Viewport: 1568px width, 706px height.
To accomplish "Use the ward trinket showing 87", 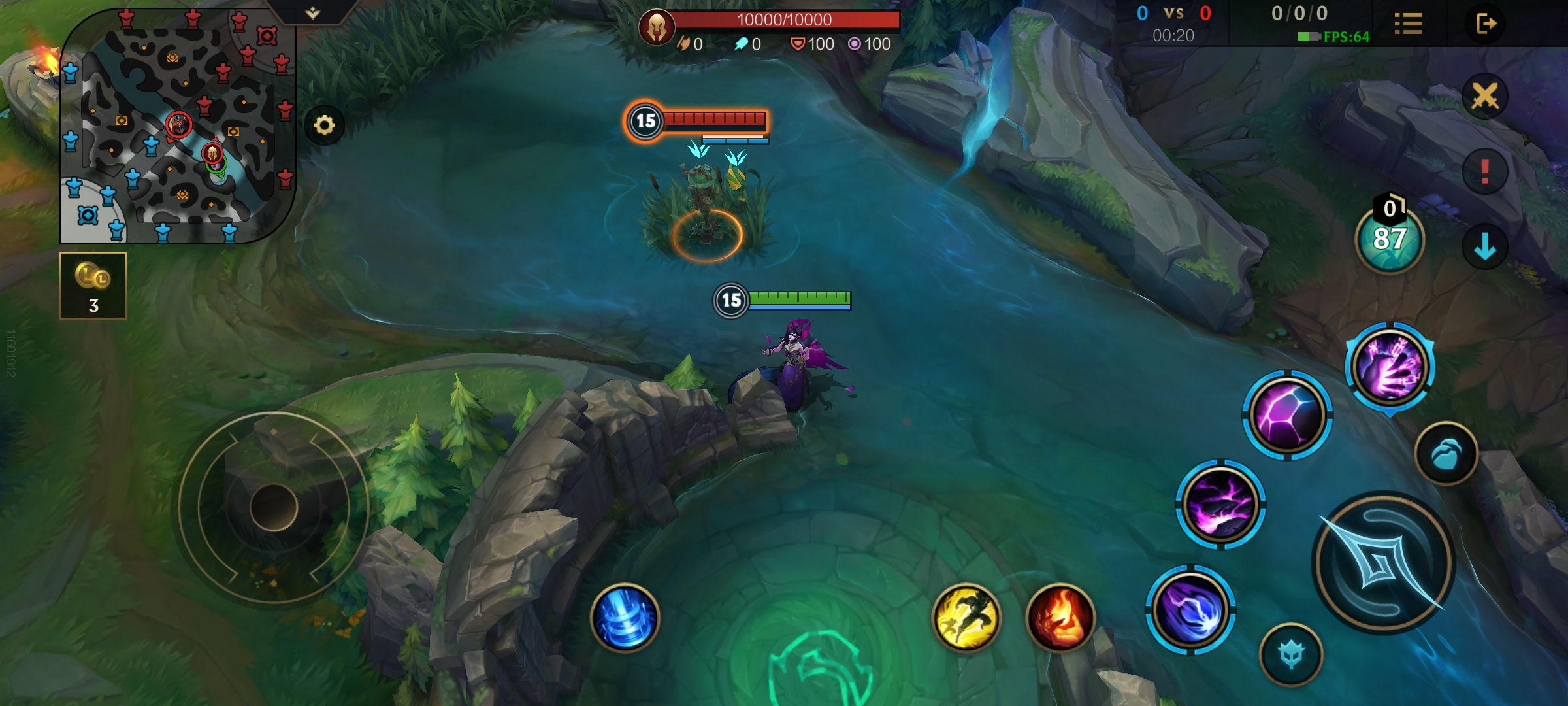I will (x=1390, y=238).
